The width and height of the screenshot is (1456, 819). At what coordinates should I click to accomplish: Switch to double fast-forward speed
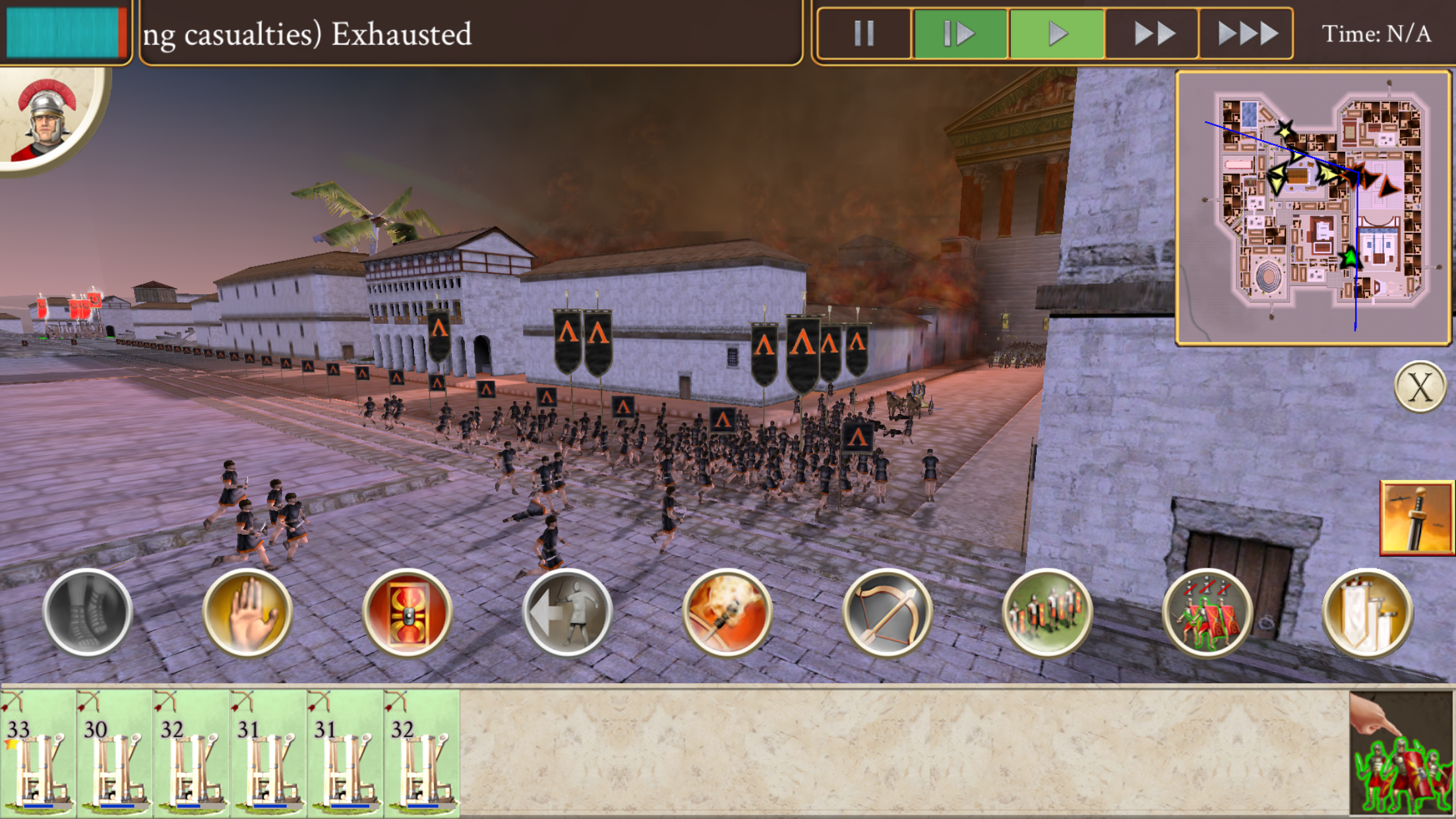tap(1153, 34)
